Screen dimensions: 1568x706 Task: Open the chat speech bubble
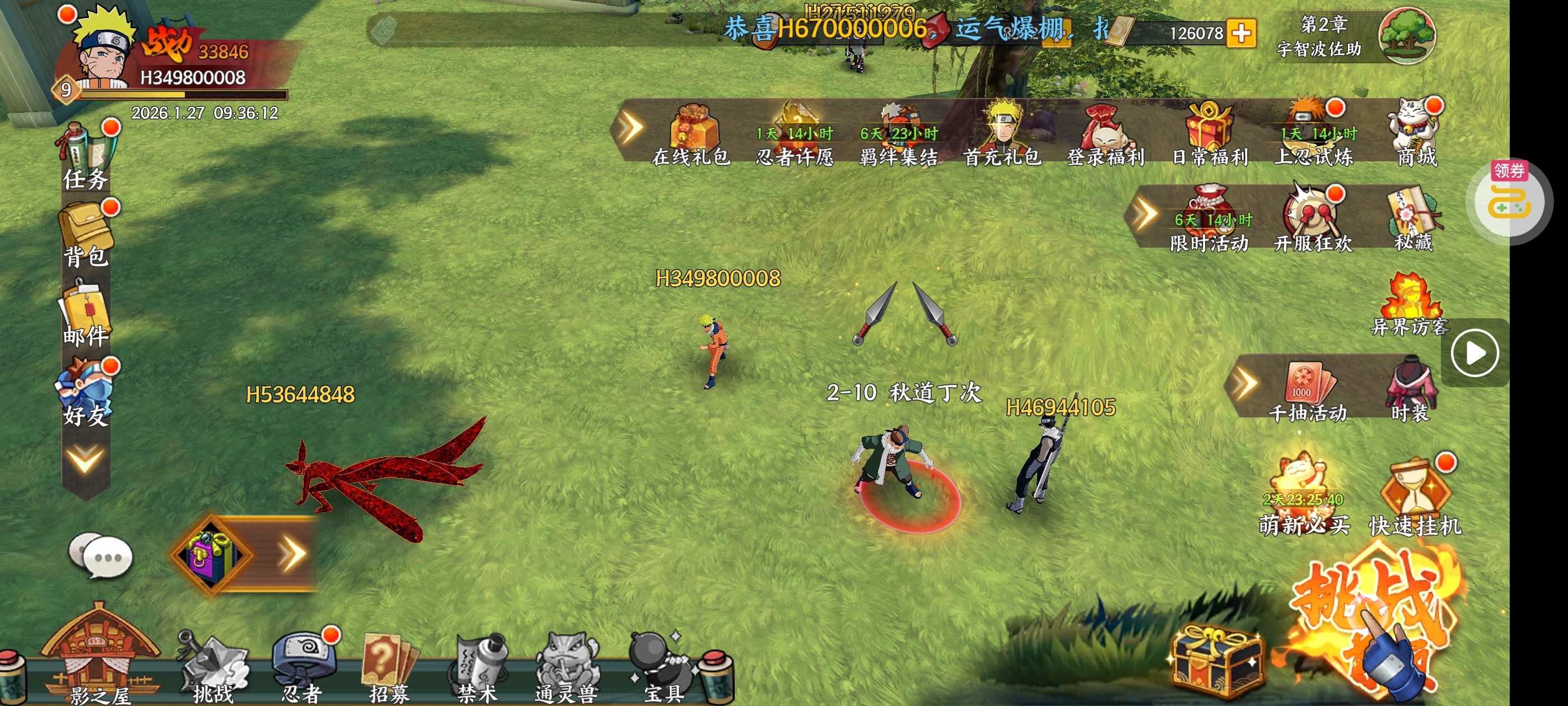pos(100,555)
